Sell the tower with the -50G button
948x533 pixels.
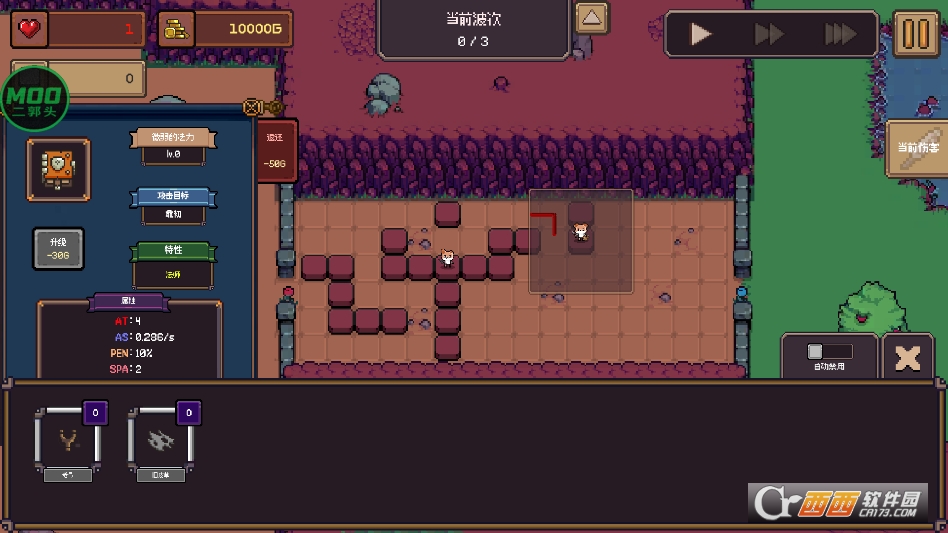point(274,151)
